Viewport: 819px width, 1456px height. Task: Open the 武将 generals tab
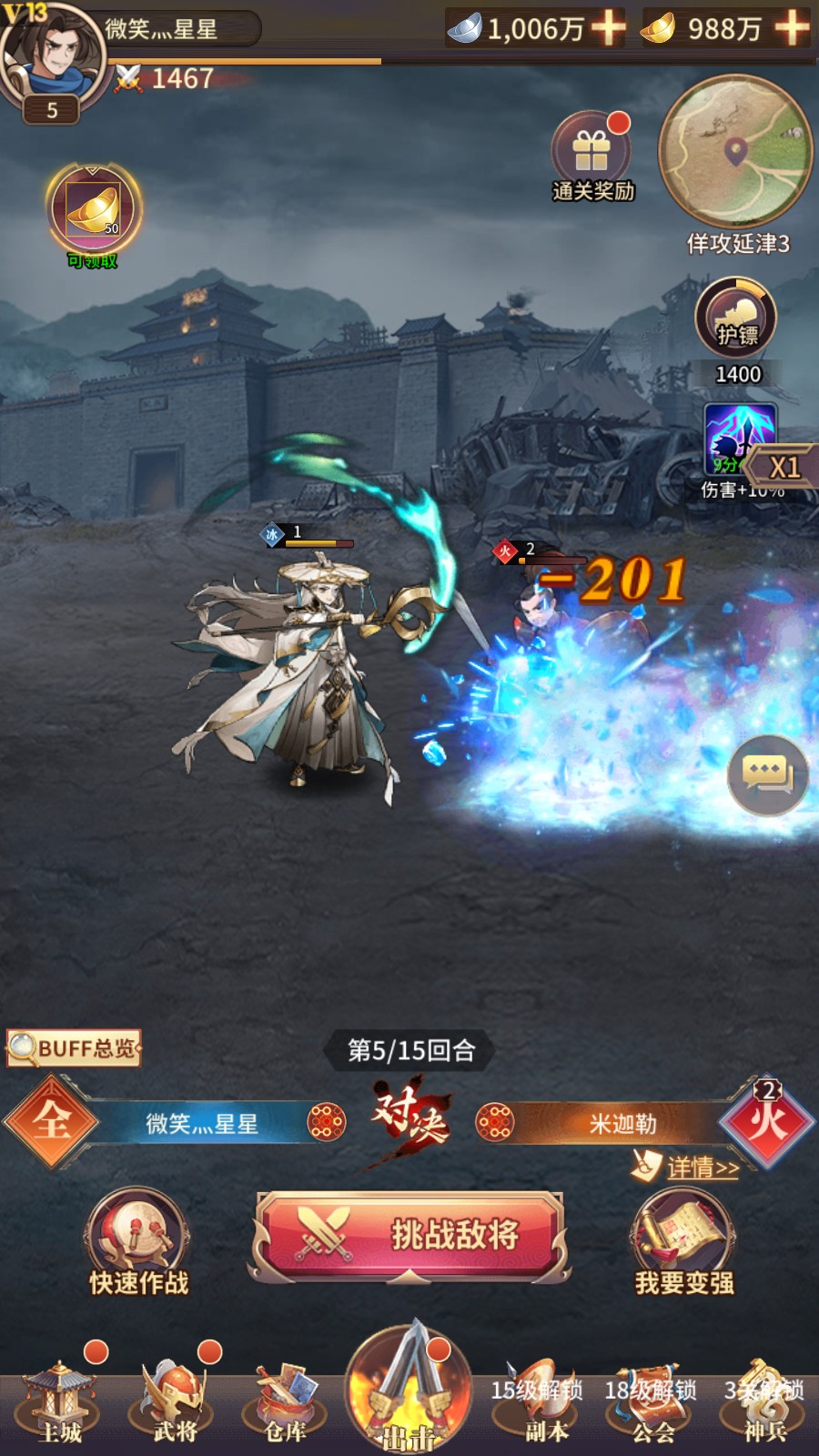175,1401
